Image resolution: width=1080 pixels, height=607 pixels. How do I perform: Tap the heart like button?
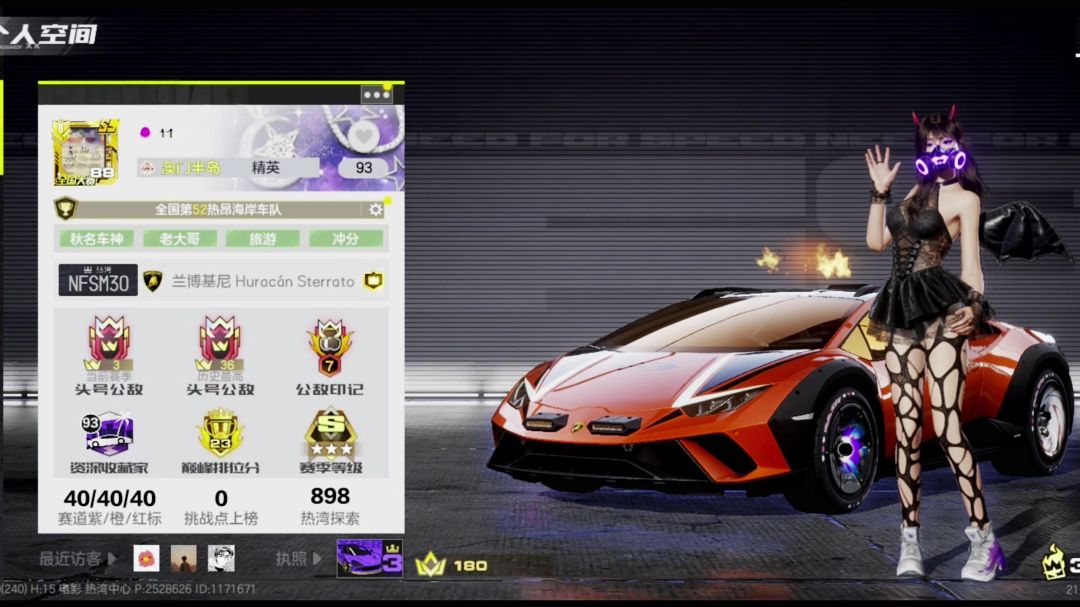click(x=363, y=134)
